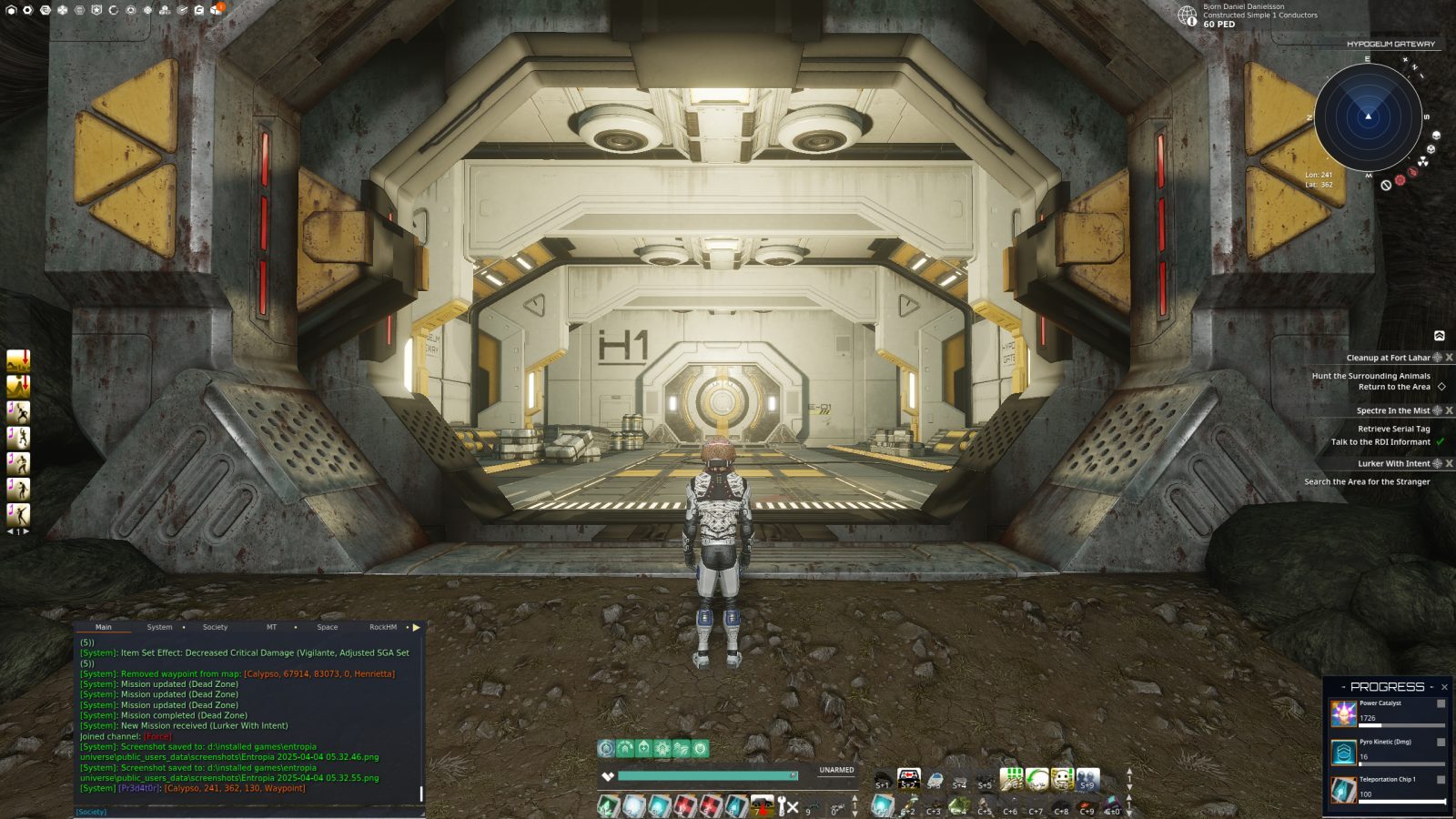Click the yellow arrow to reveal more chat tabs
1456x819 pixels.
(x=417, y=627)
